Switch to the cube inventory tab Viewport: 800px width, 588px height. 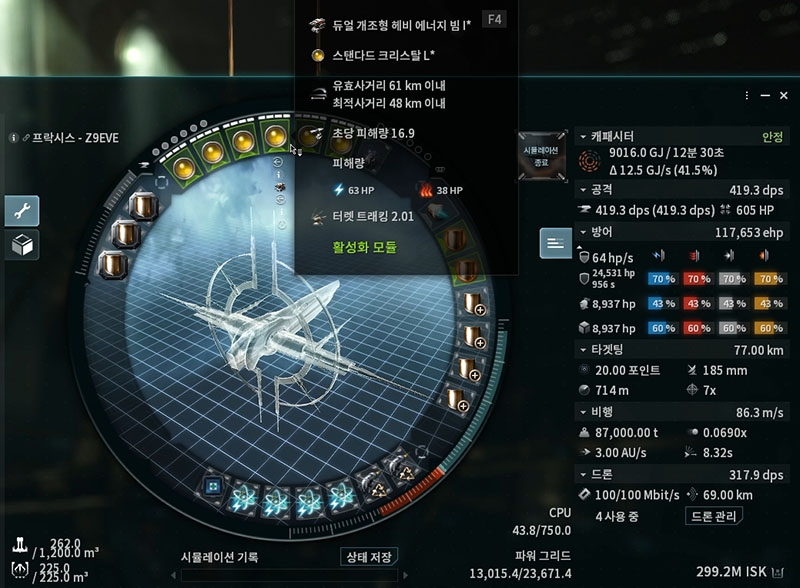click(22, 244)
